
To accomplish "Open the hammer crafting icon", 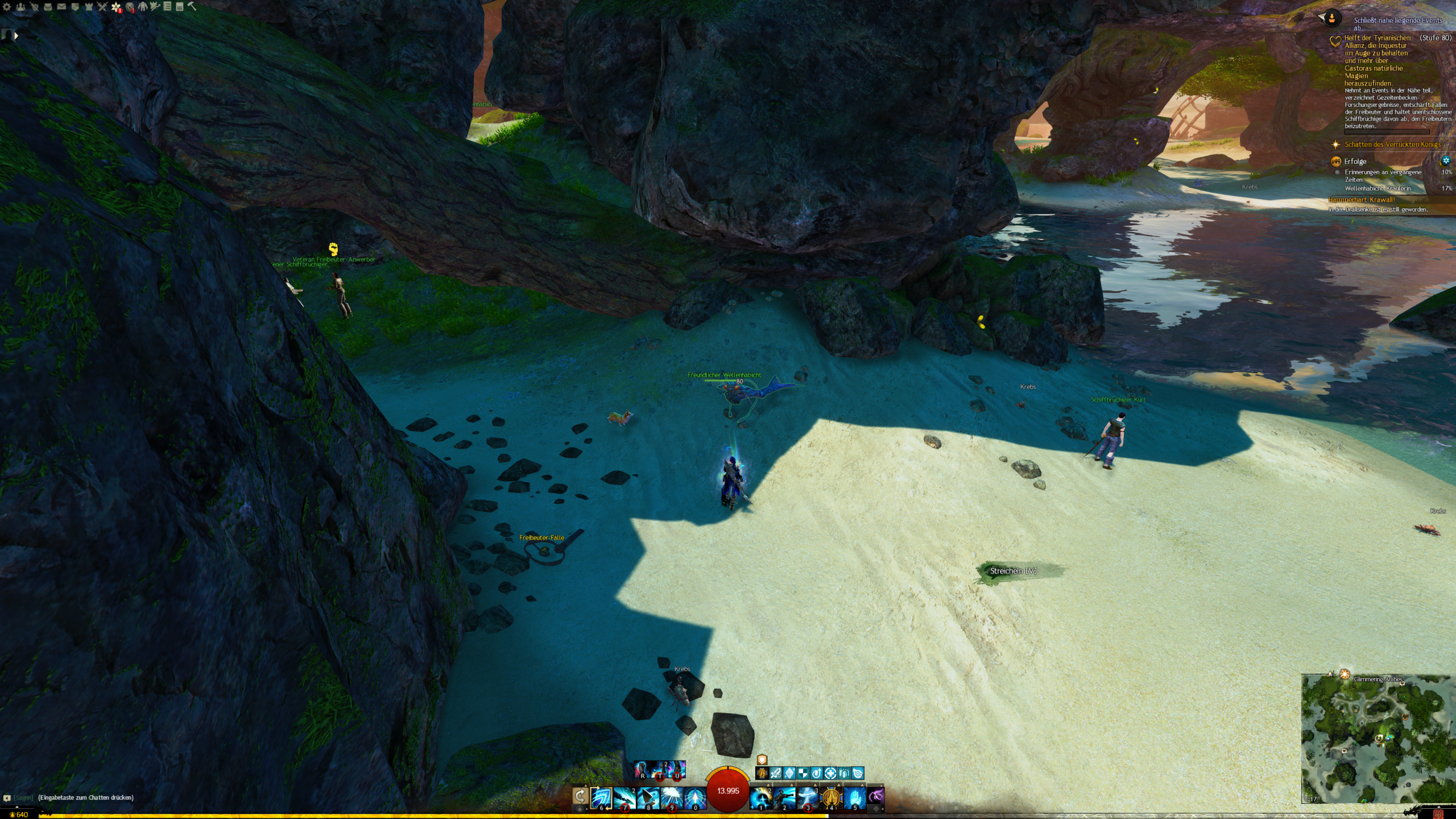I will click(192, 6).
